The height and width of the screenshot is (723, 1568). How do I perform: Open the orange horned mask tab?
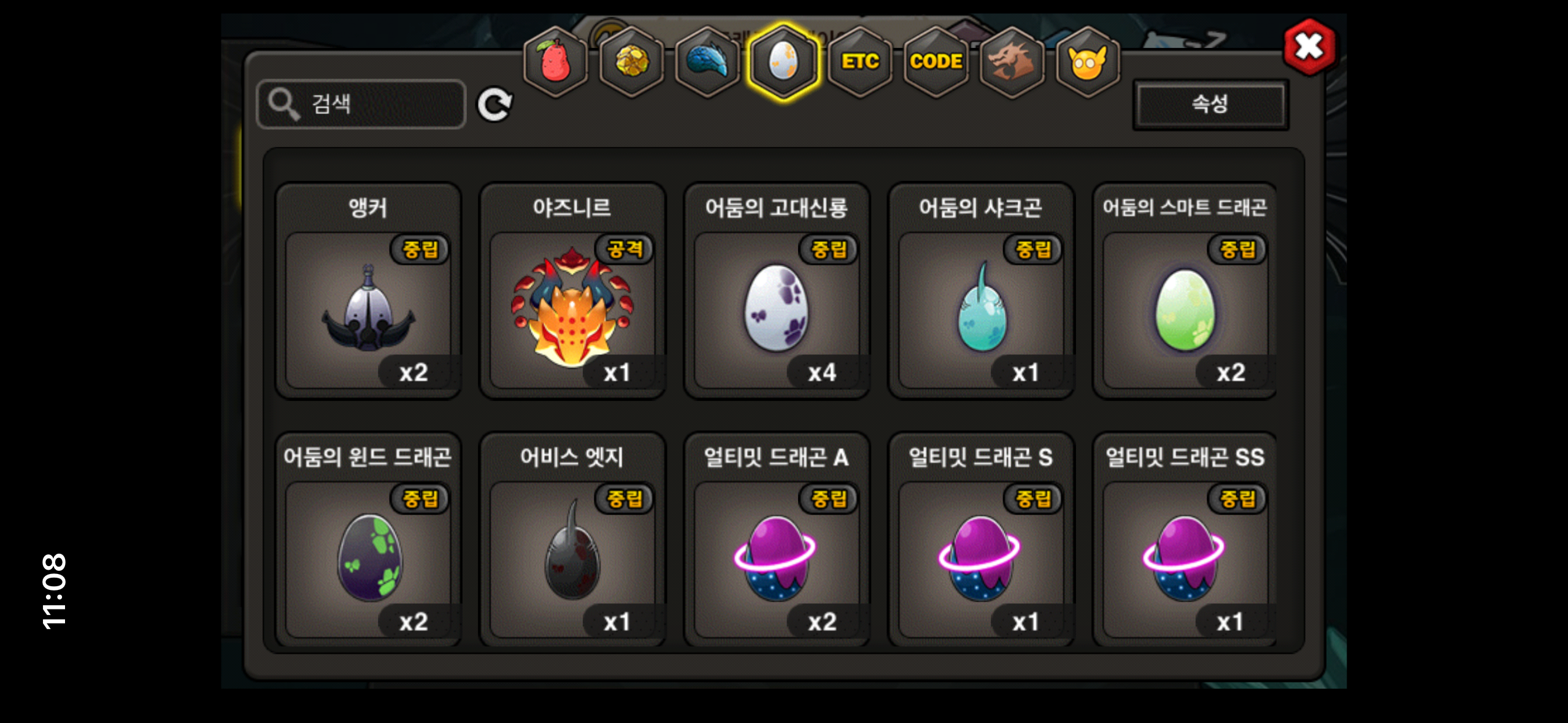1087,62
